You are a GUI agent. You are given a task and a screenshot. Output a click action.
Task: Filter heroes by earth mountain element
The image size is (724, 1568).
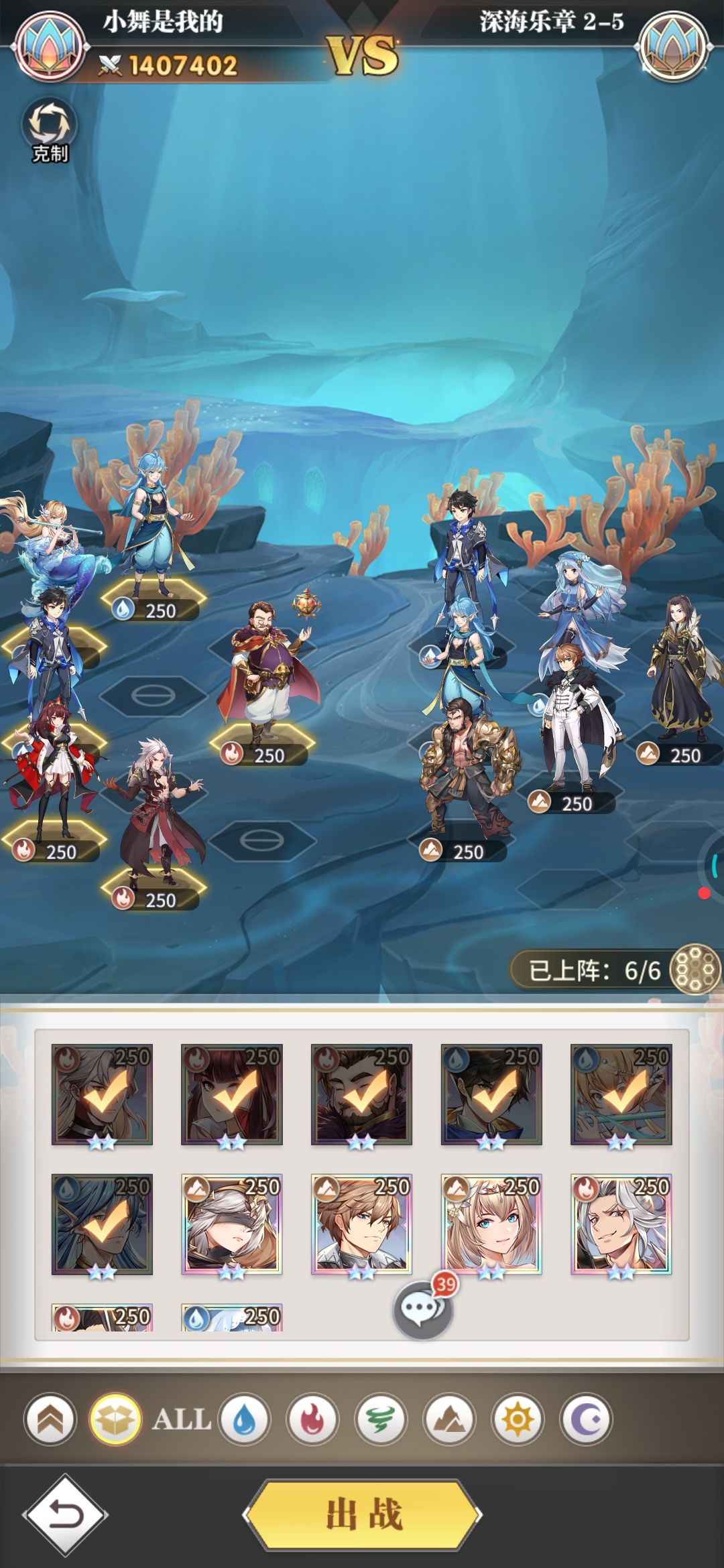pyautogui.click(x=449, y=1419)
